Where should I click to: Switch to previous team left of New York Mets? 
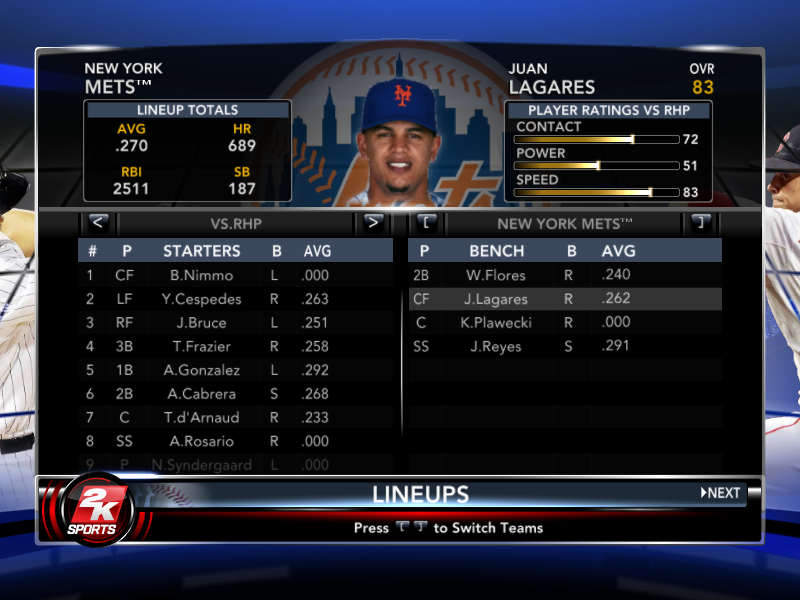(426, 222)
